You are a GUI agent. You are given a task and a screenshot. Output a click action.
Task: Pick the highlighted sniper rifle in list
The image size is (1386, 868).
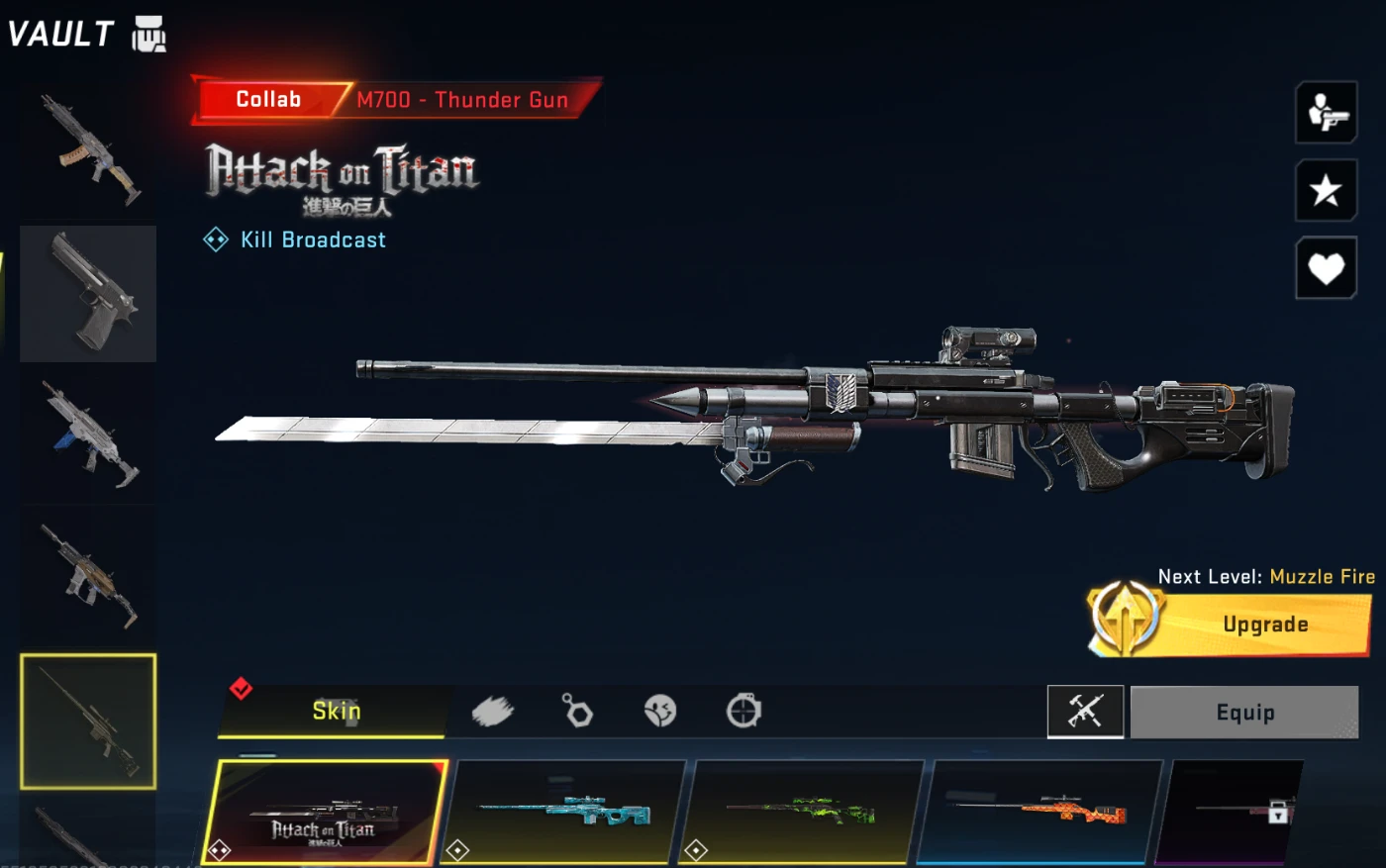(88, 721)
